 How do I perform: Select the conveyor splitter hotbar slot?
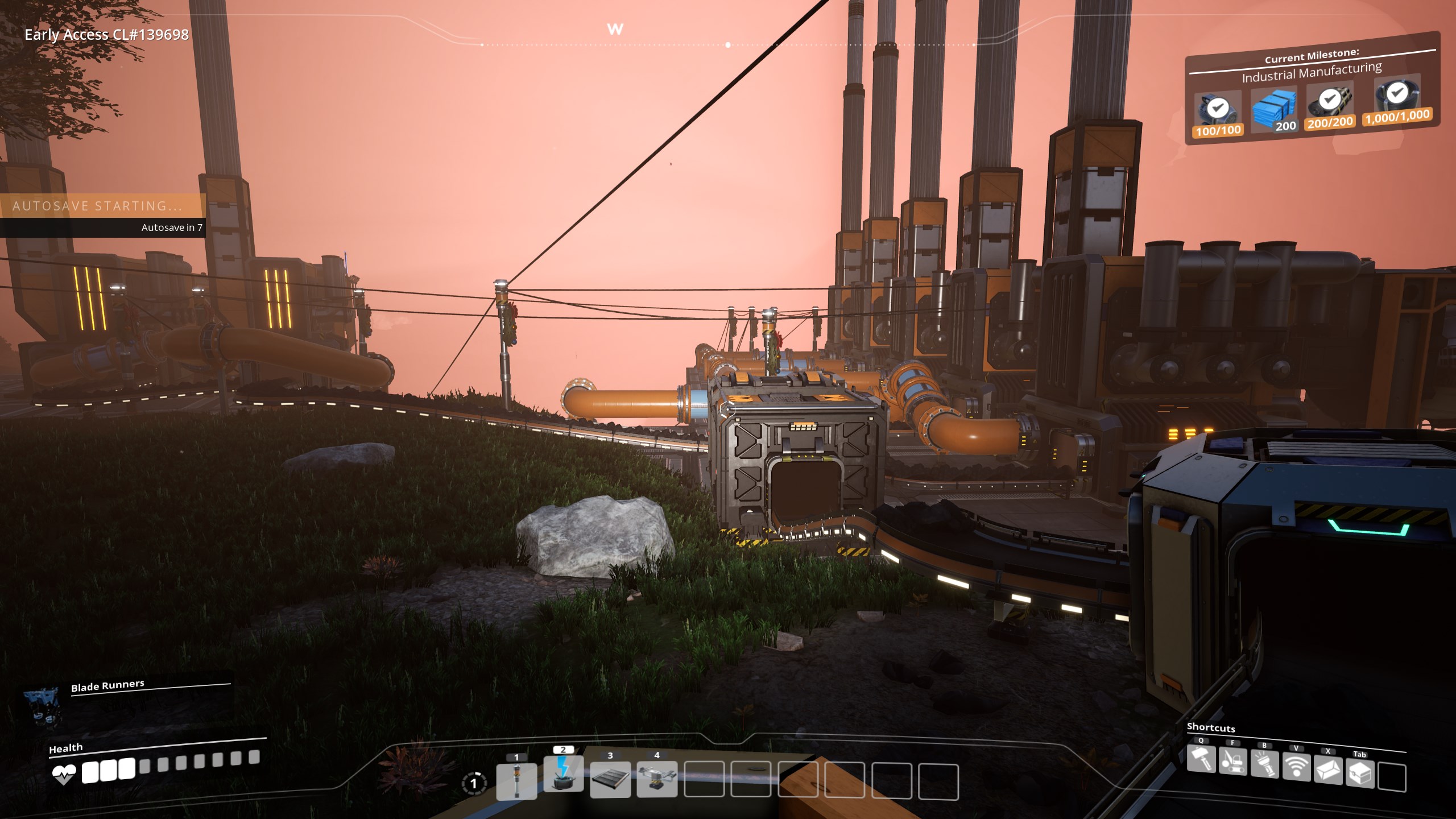tap(657, 779)
